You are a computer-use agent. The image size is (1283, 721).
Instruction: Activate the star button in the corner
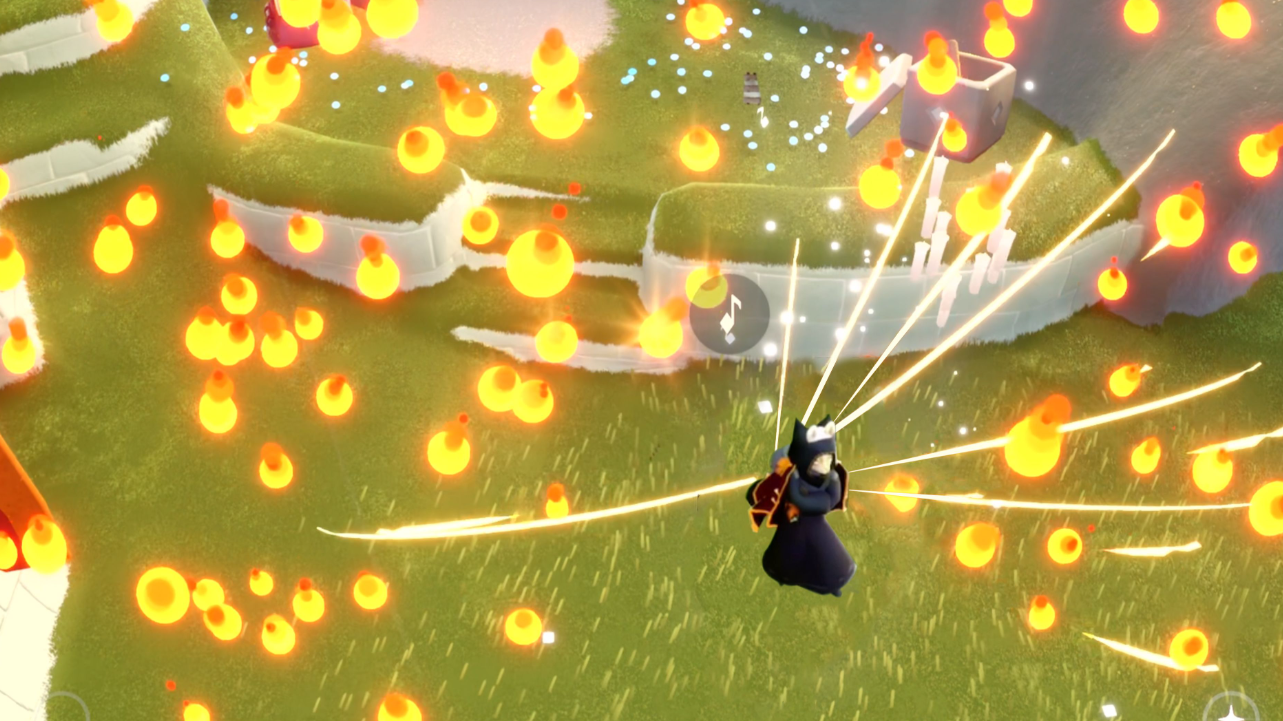(x=1229, y=709)
